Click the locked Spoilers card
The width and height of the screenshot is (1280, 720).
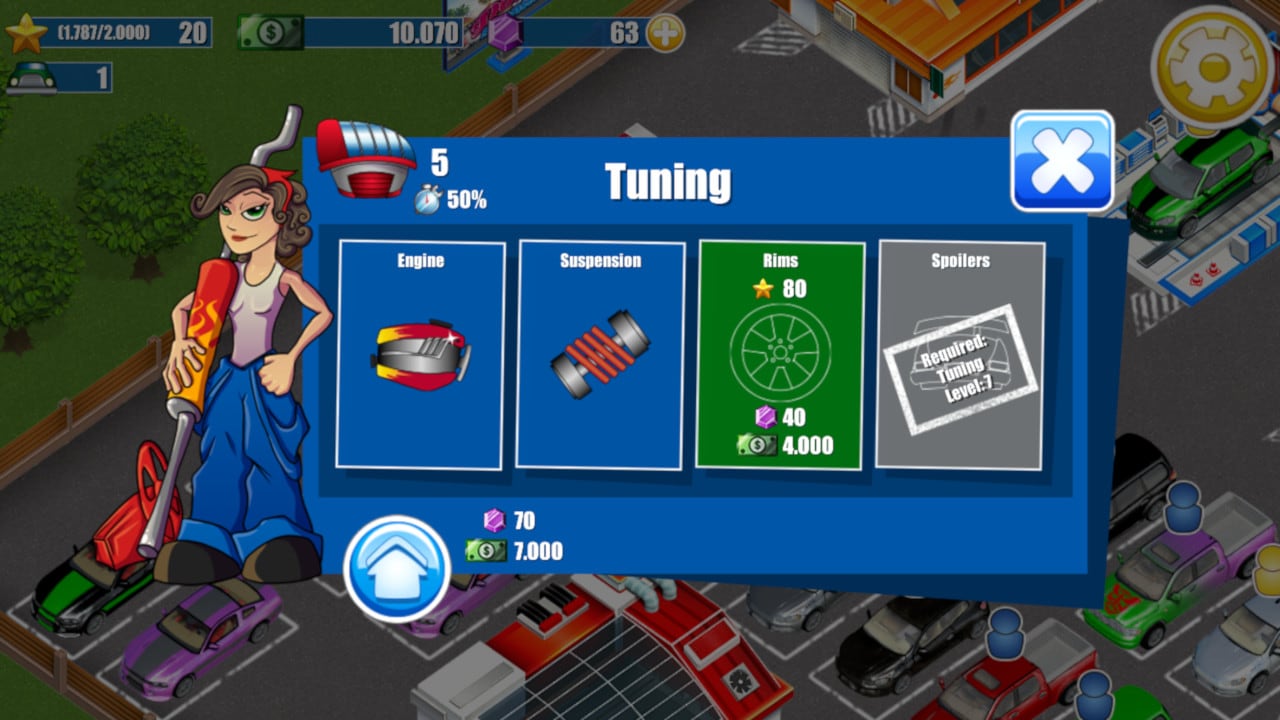click(x=961, y=355)
